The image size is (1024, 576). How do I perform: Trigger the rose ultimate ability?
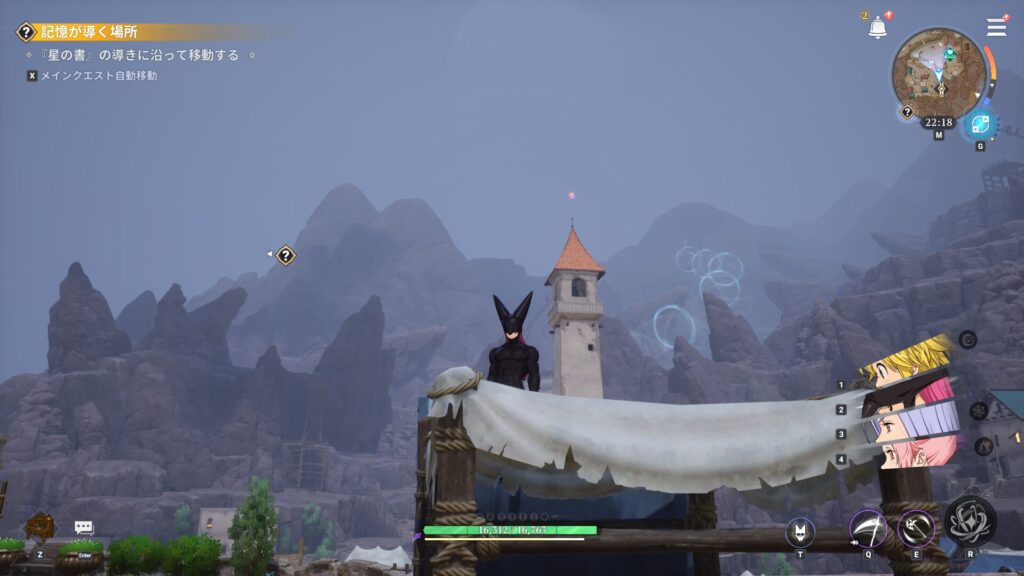point(970,521)
